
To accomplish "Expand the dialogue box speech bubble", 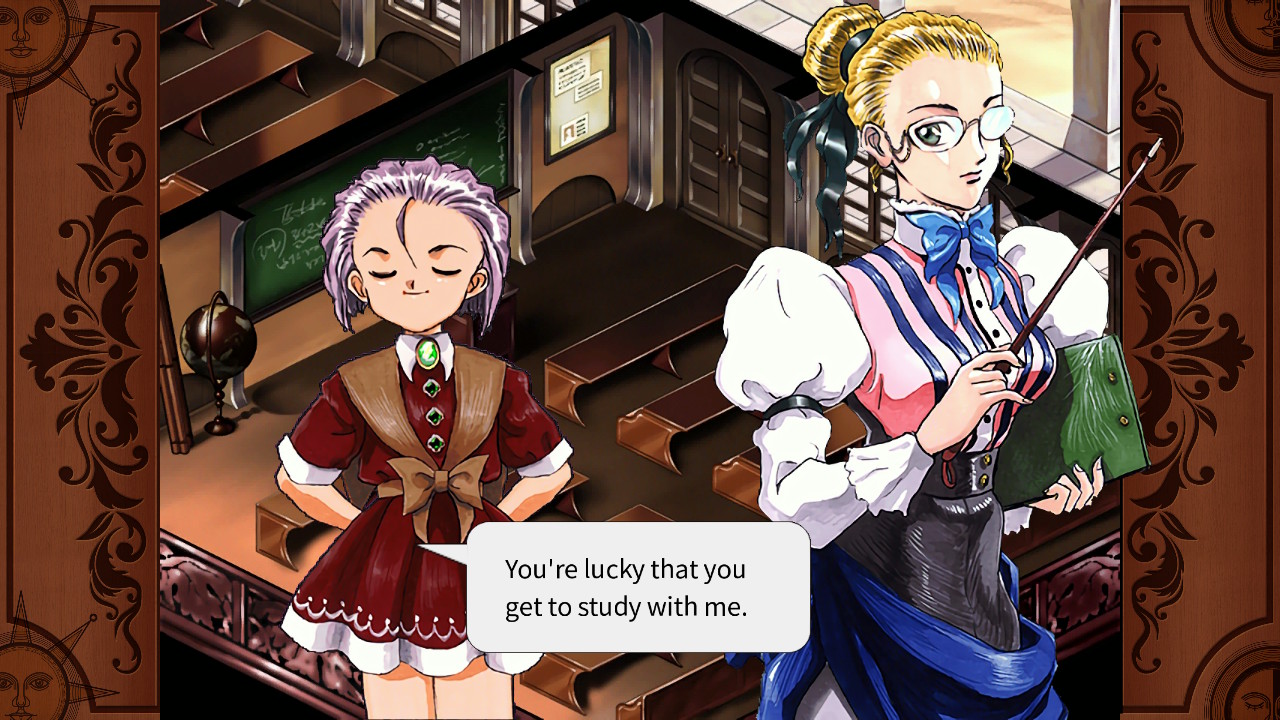I will (640, 588).
